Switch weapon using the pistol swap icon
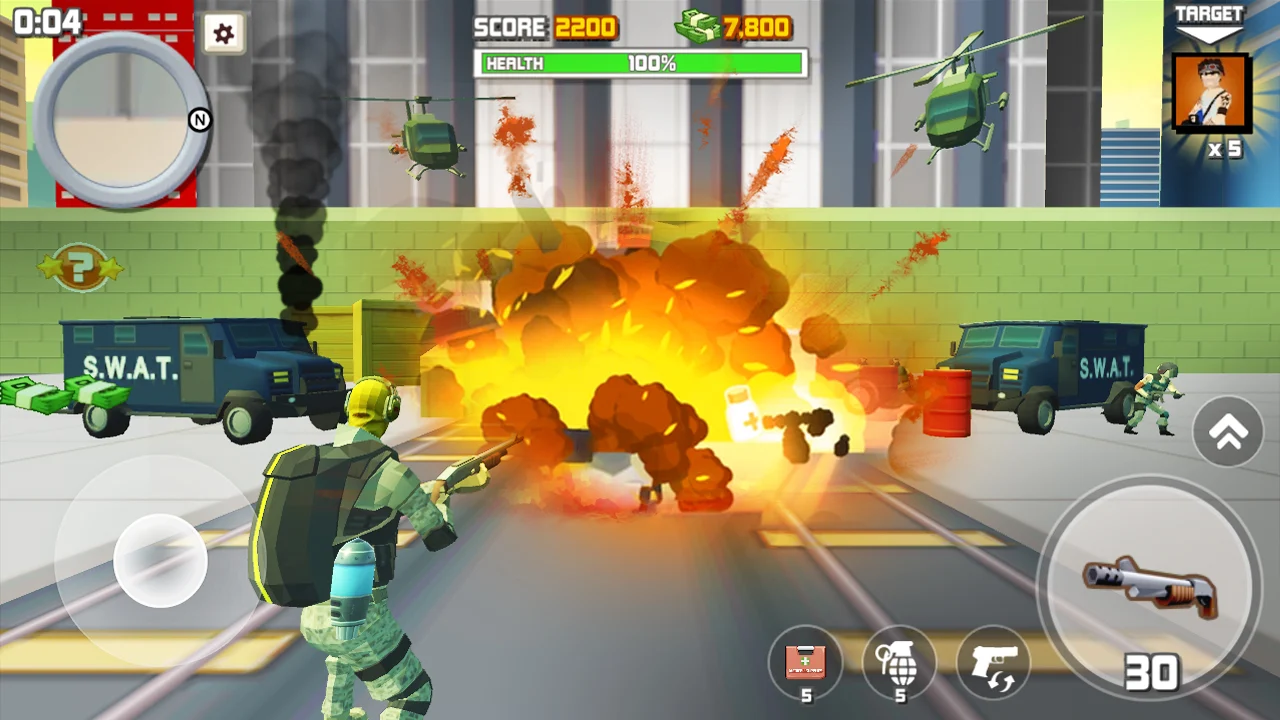The width and height of the screenshot is (1280, 720). [x=993, y=661]
